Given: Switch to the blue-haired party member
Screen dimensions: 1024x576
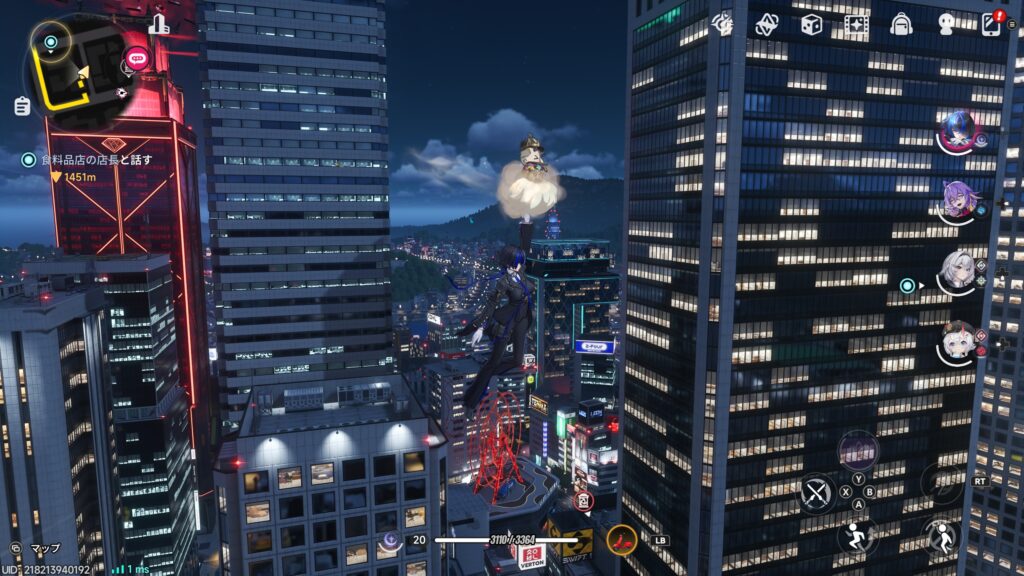Looking at the screenshot, I should tap(957, 131).
